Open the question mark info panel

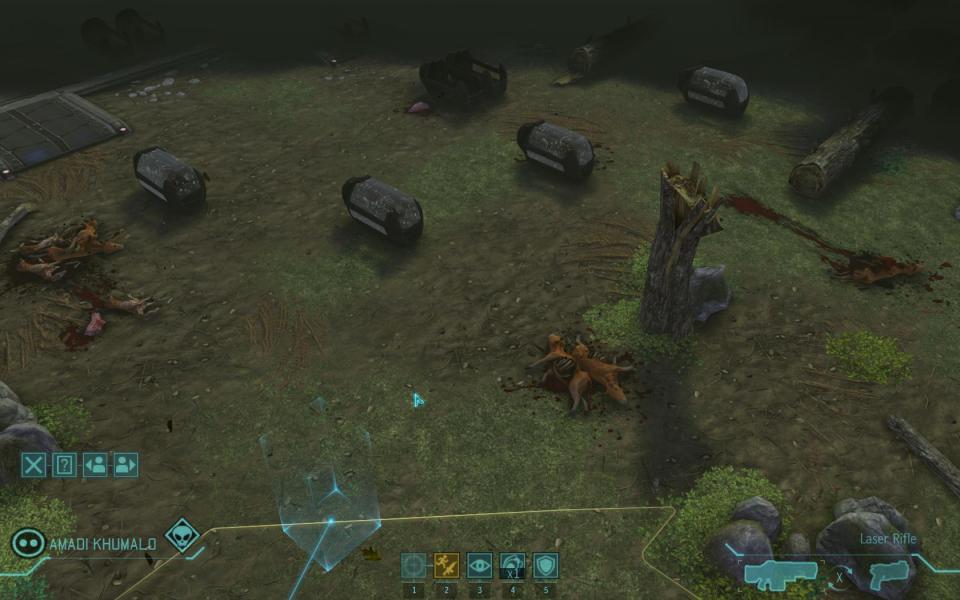64,465
